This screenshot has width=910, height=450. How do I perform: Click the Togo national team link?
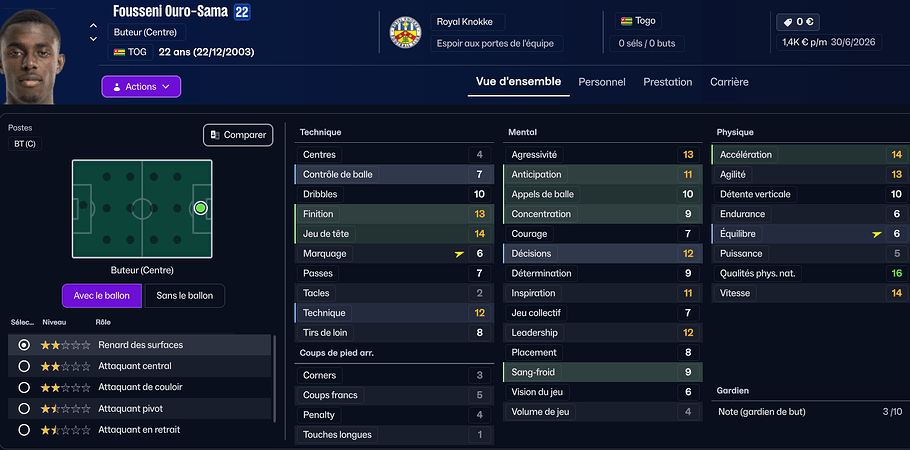pos(645,21)
